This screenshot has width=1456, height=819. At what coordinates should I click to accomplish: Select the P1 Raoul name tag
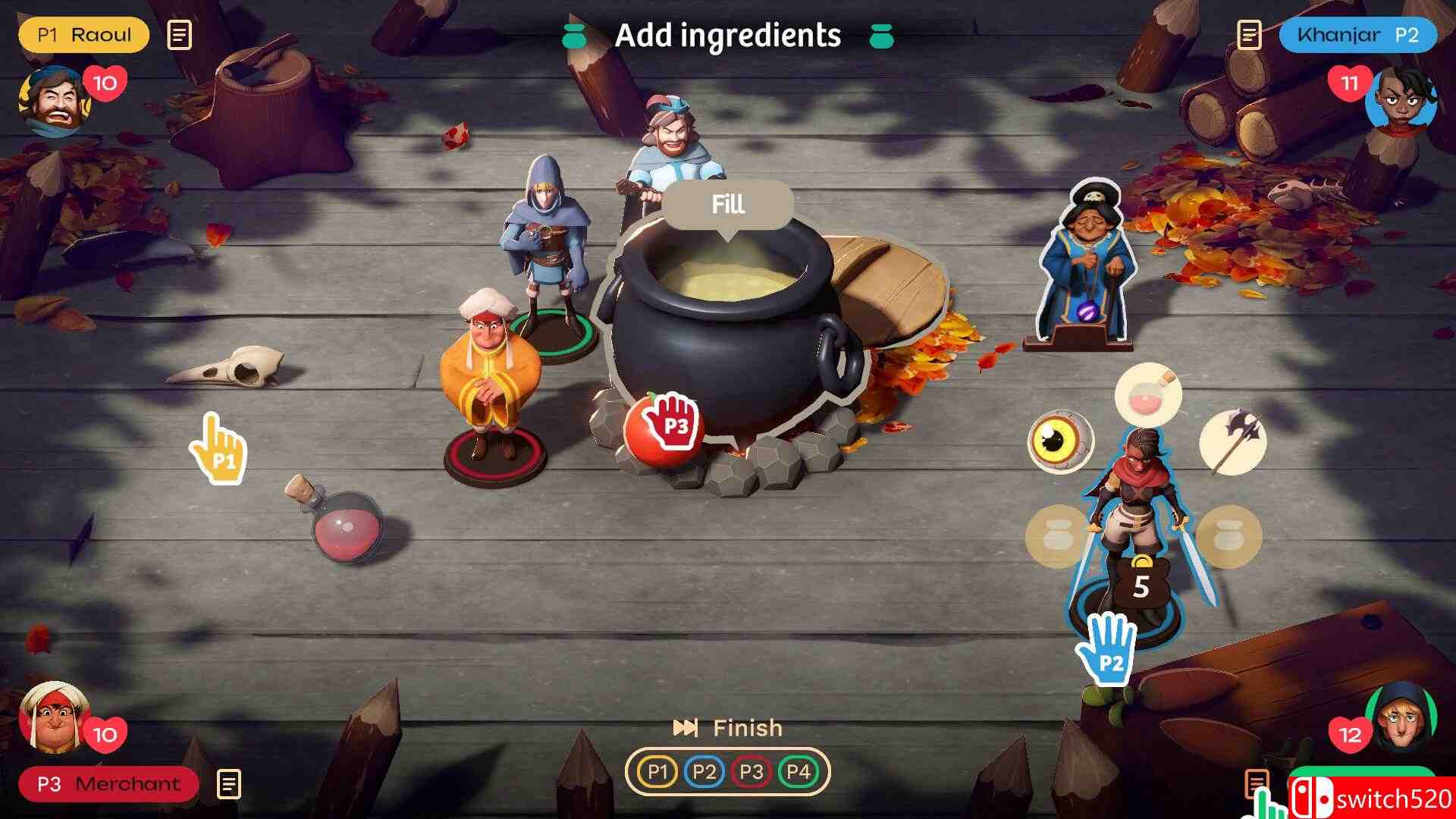[x=84, y=35]
